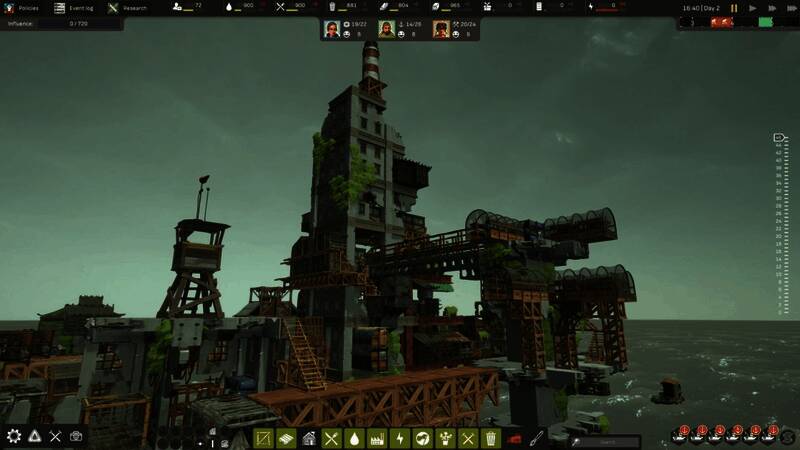Open the Event log
800x450 pixels.
point(72,7)
